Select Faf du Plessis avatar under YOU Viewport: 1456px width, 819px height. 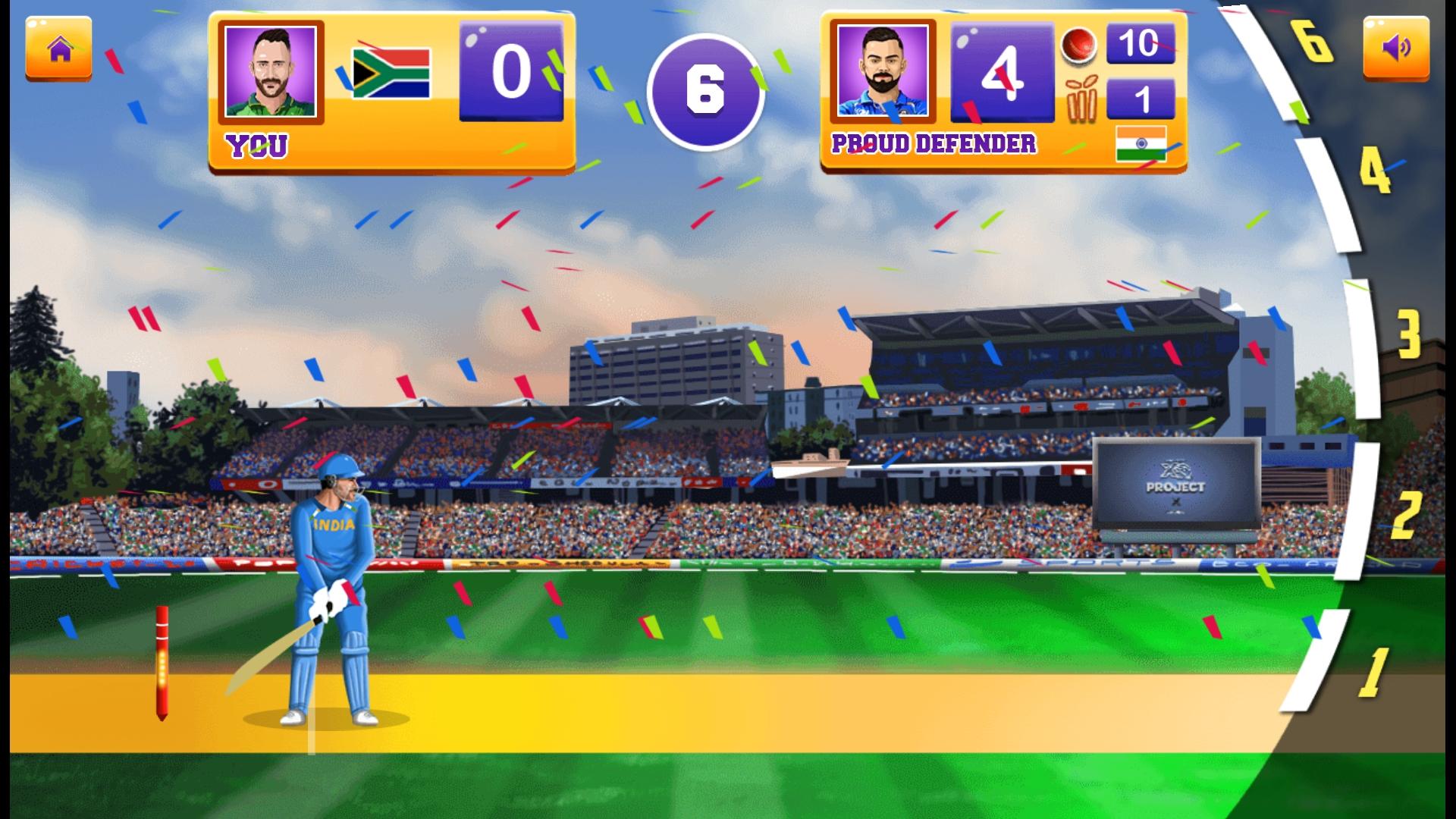pos(270,72)
